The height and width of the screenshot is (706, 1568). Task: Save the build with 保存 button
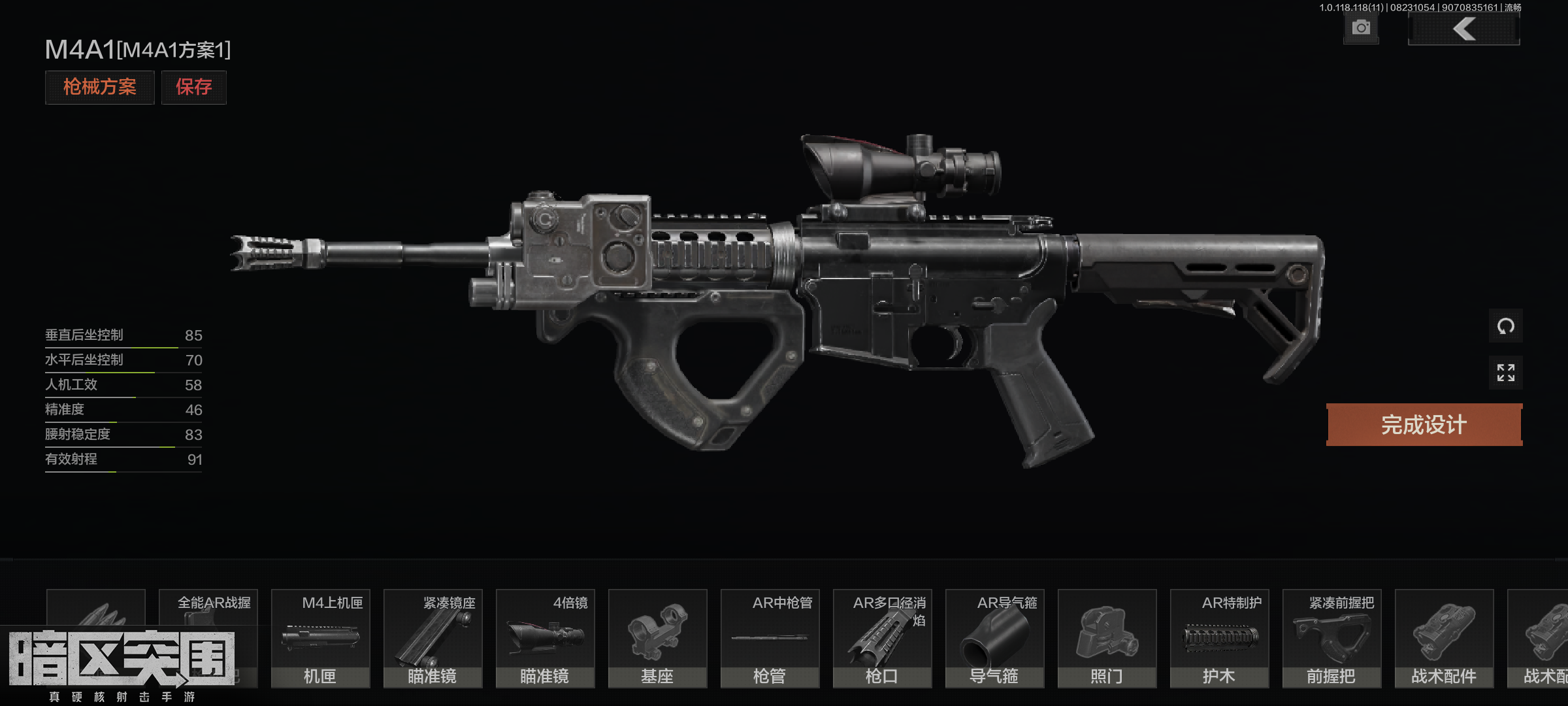click(x=193, y=87)
